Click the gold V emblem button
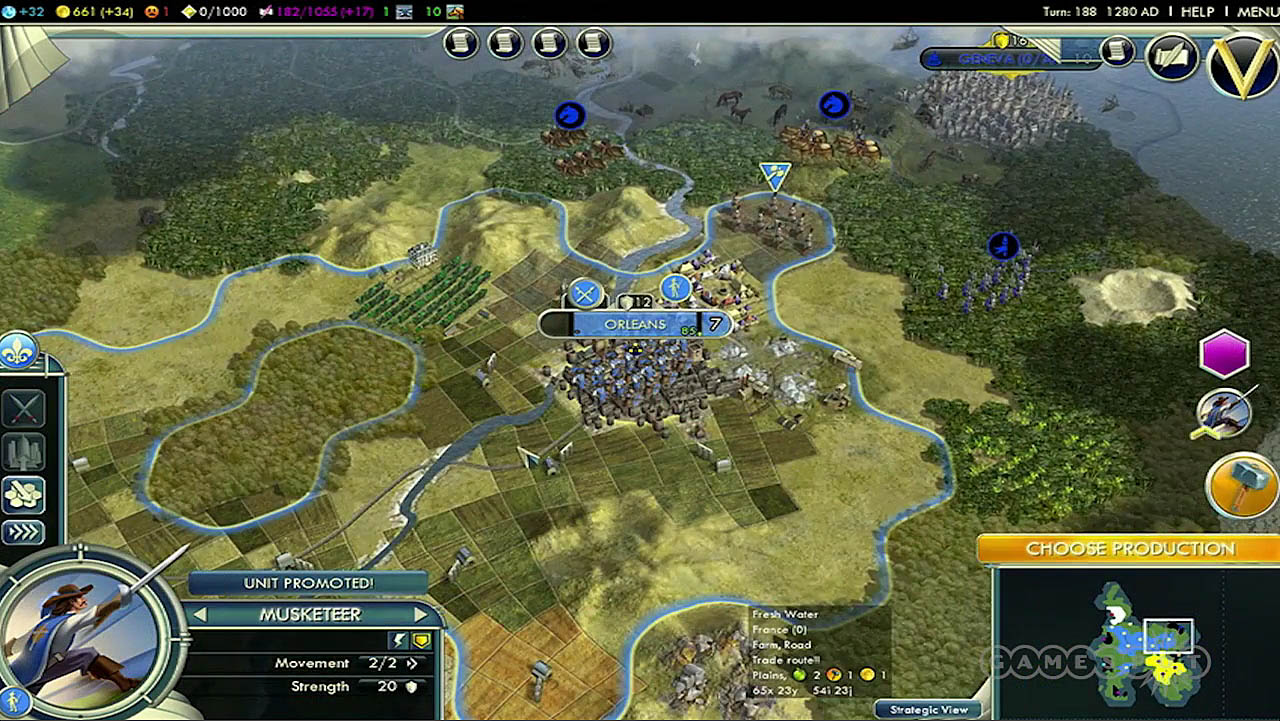1280x721 pixels. tap(1242, 66)
